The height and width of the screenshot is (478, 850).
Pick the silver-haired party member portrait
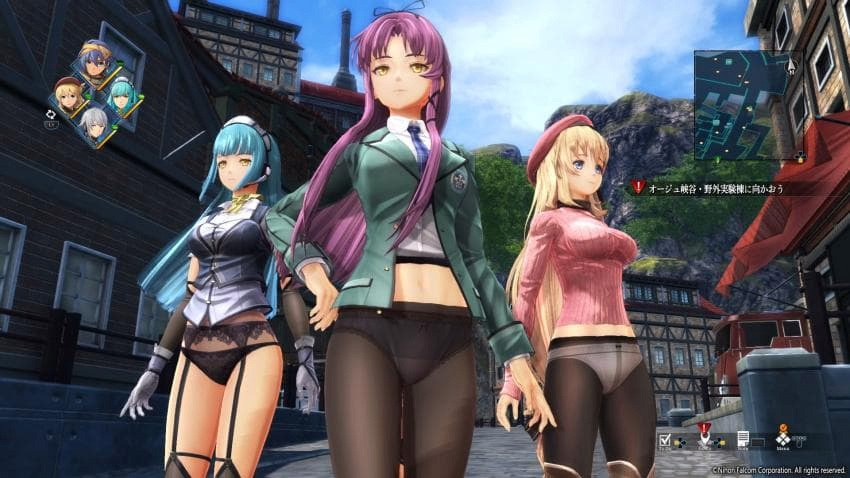coord(95,127)
